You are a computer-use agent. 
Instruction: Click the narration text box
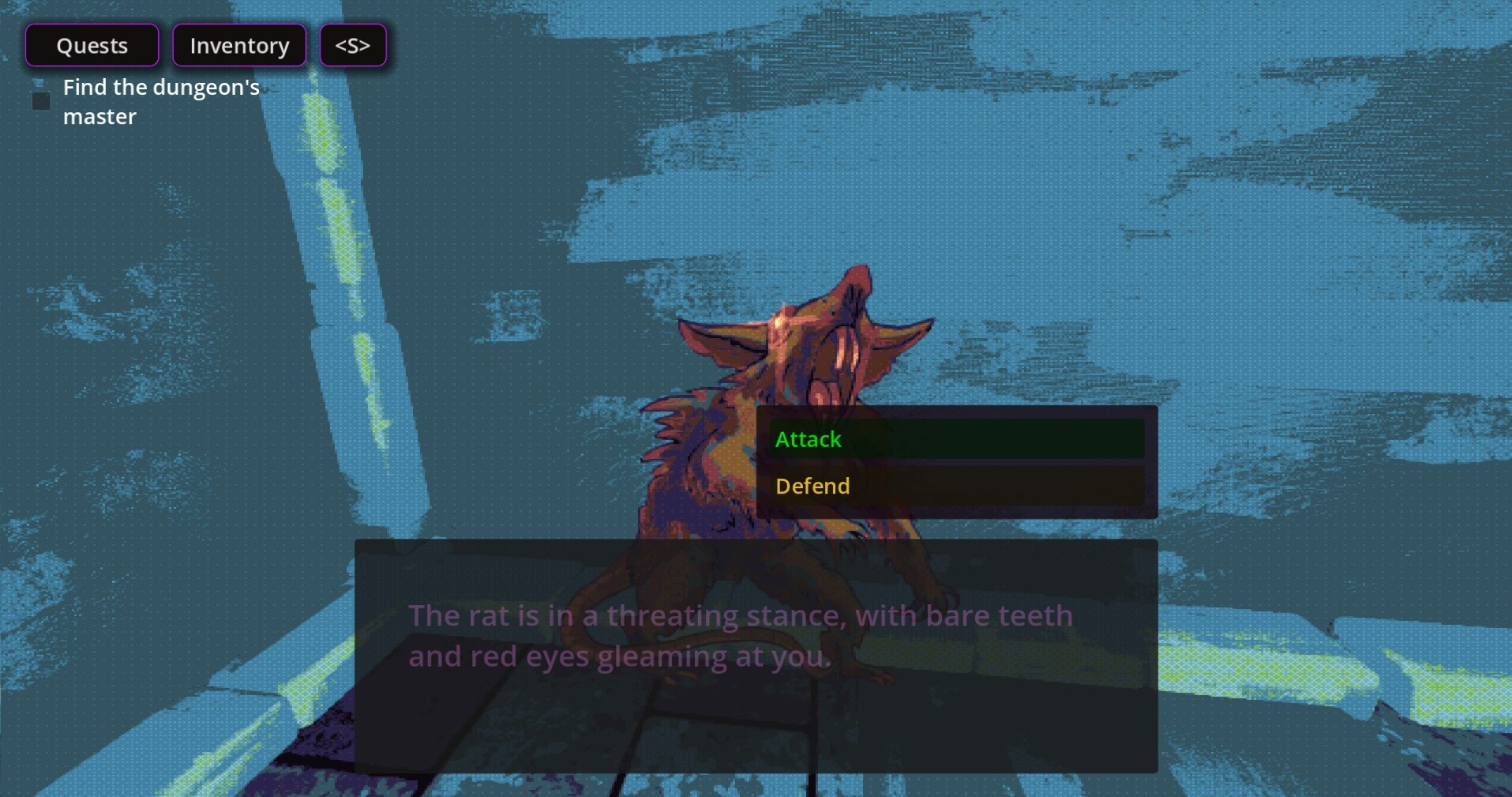(x=754, y=656)
